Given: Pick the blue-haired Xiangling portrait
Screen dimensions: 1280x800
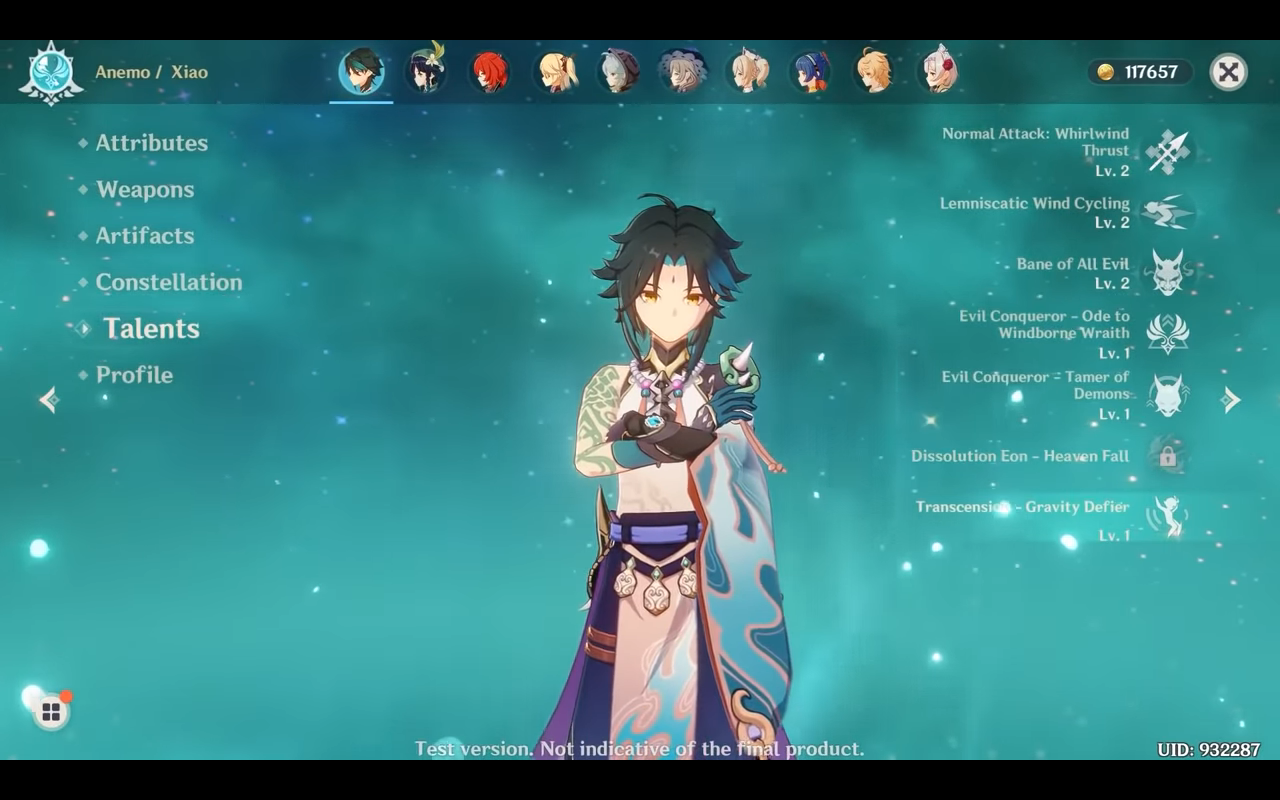Looking at the screenshot, I should 810,72.
